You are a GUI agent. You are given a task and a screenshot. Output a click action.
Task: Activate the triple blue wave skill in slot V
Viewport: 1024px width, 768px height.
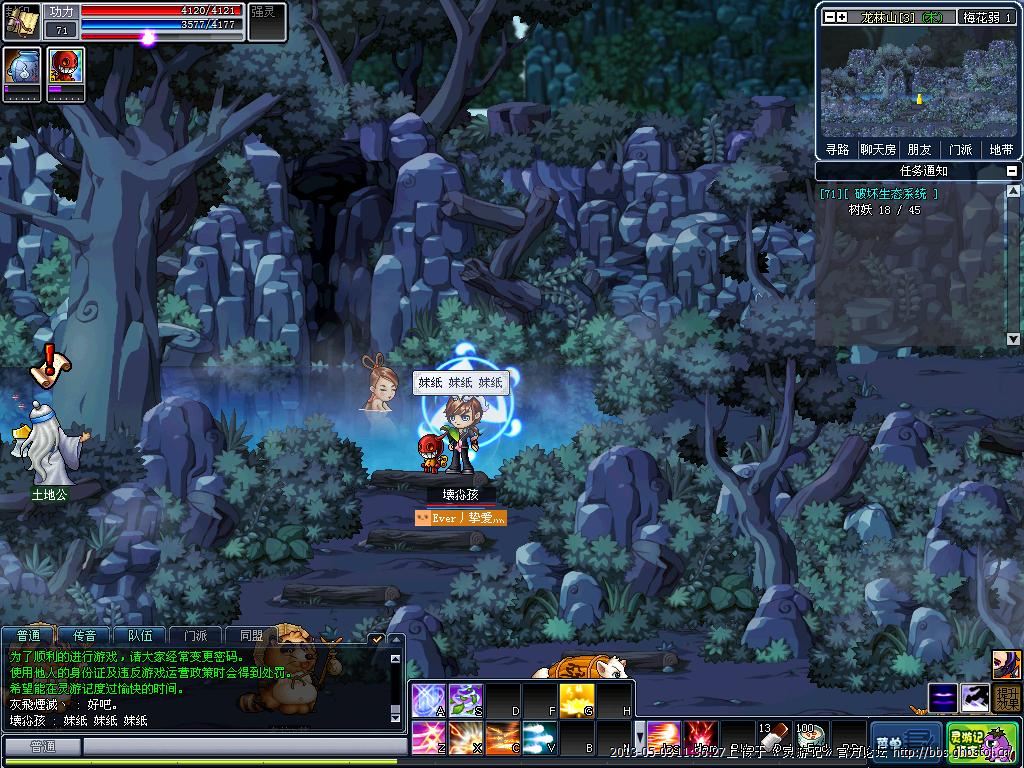tap(539, 738)
